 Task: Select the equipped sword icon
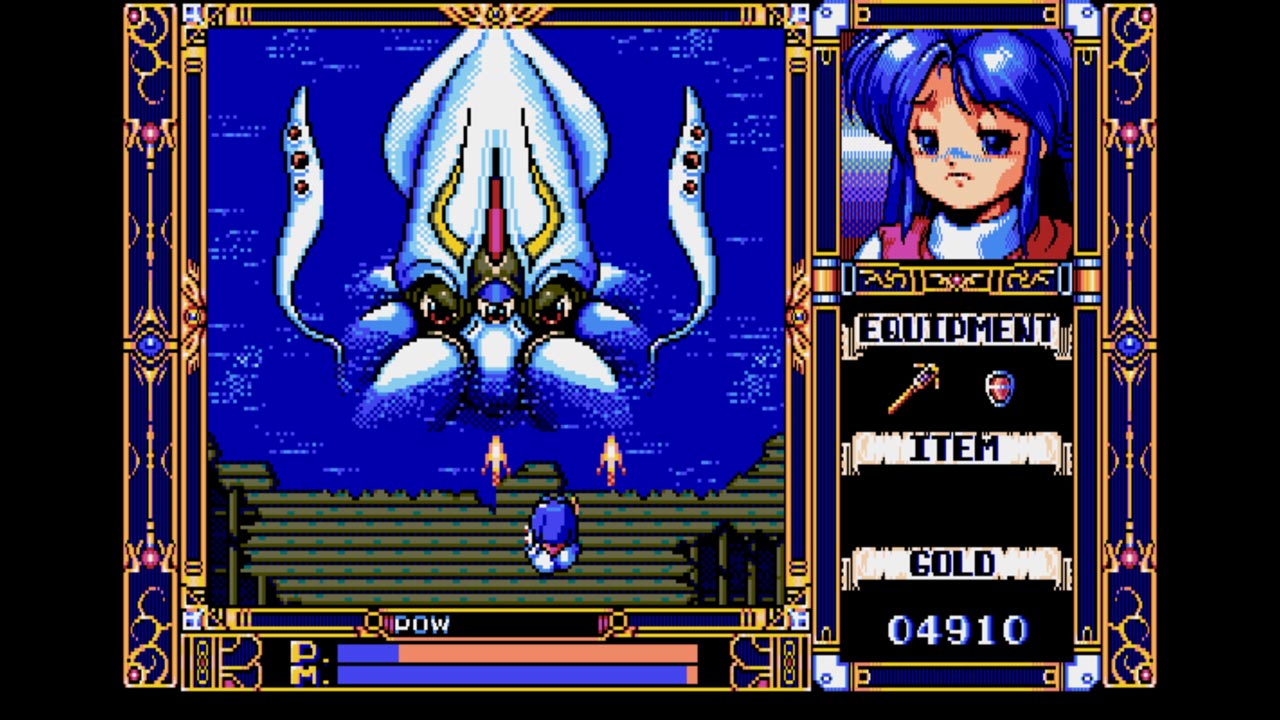coord(915,388)
